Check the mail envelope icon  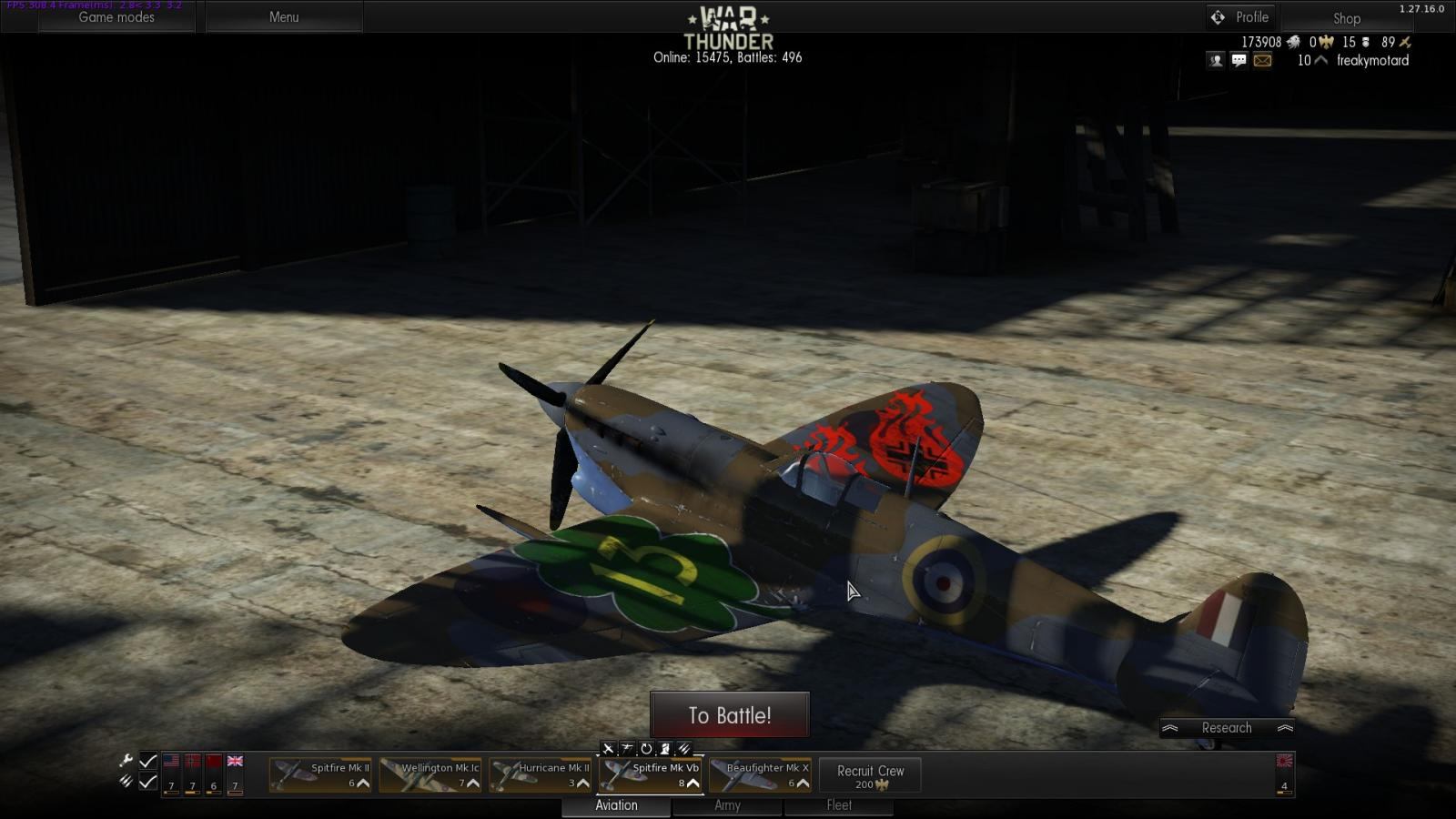(x=1262, y=60)
